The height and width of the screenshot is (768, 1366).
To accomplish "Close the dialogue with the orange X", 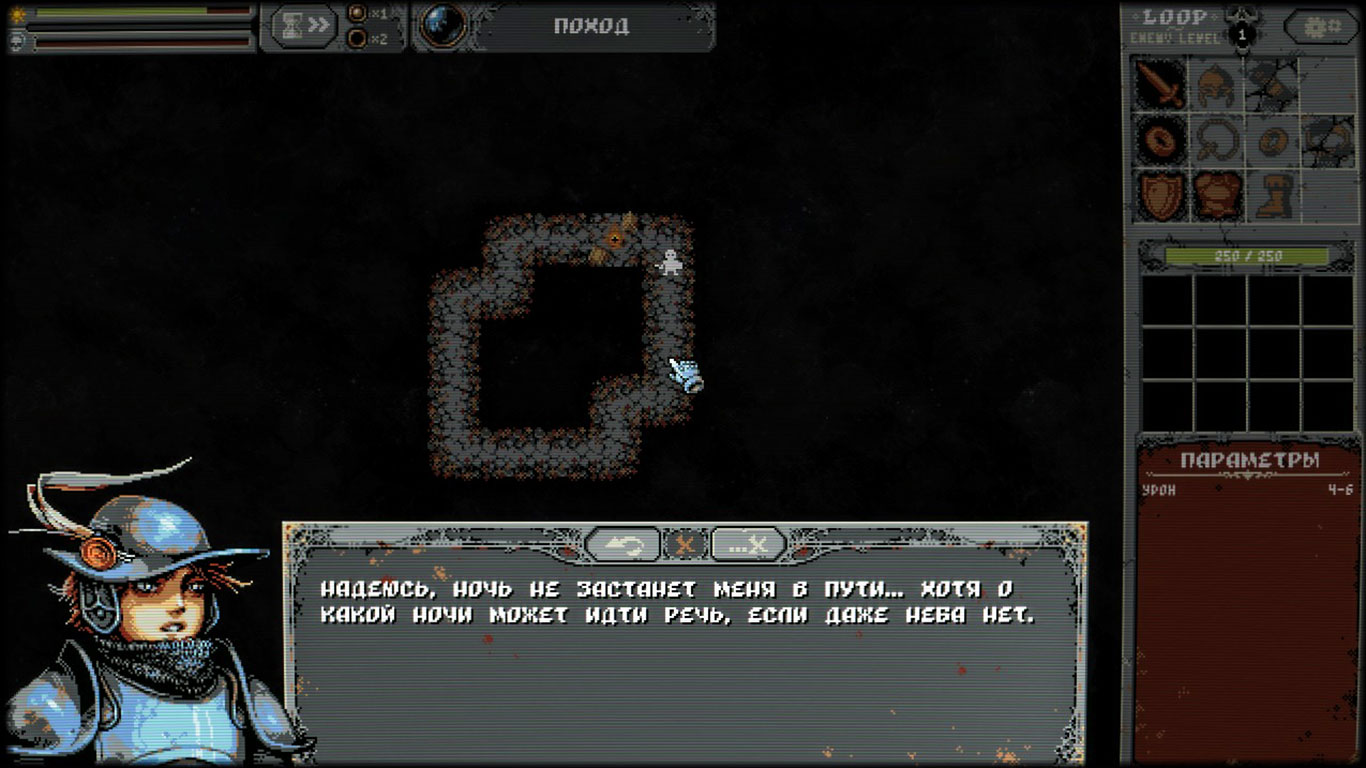I will [686, 544].
